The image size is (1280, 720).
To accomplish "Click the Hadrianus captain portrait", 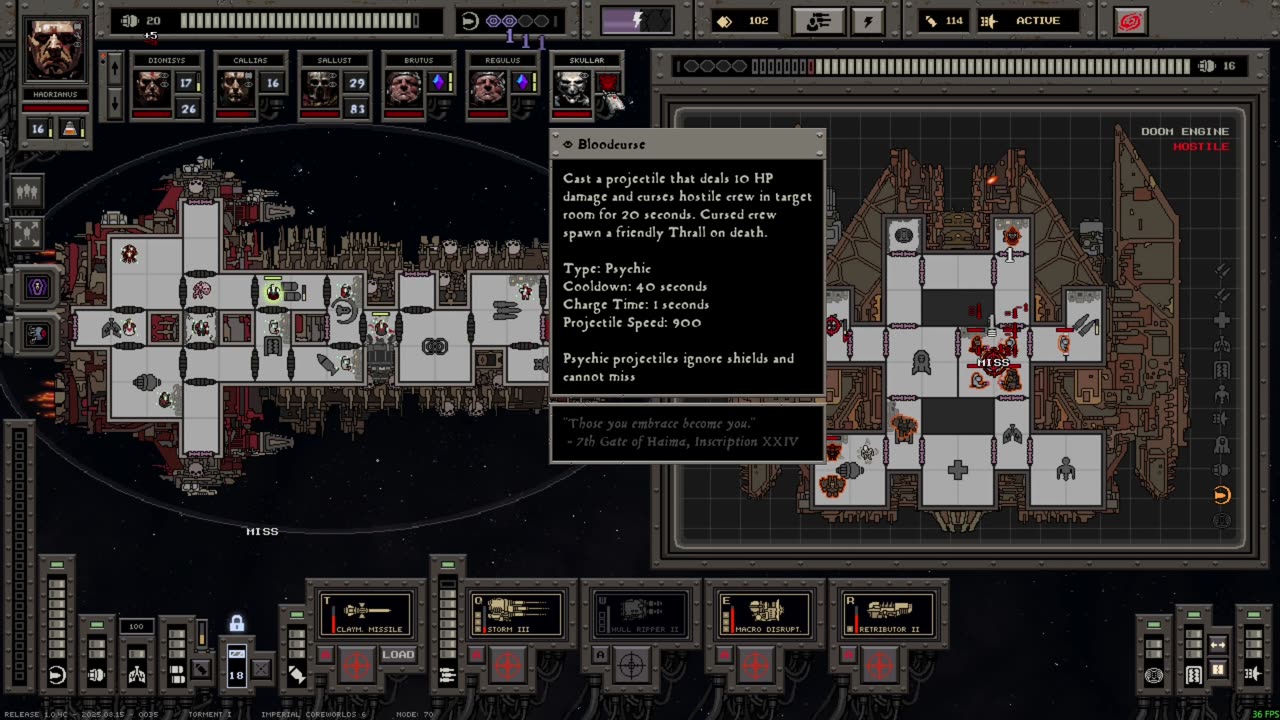I will (x=55, y=49).
